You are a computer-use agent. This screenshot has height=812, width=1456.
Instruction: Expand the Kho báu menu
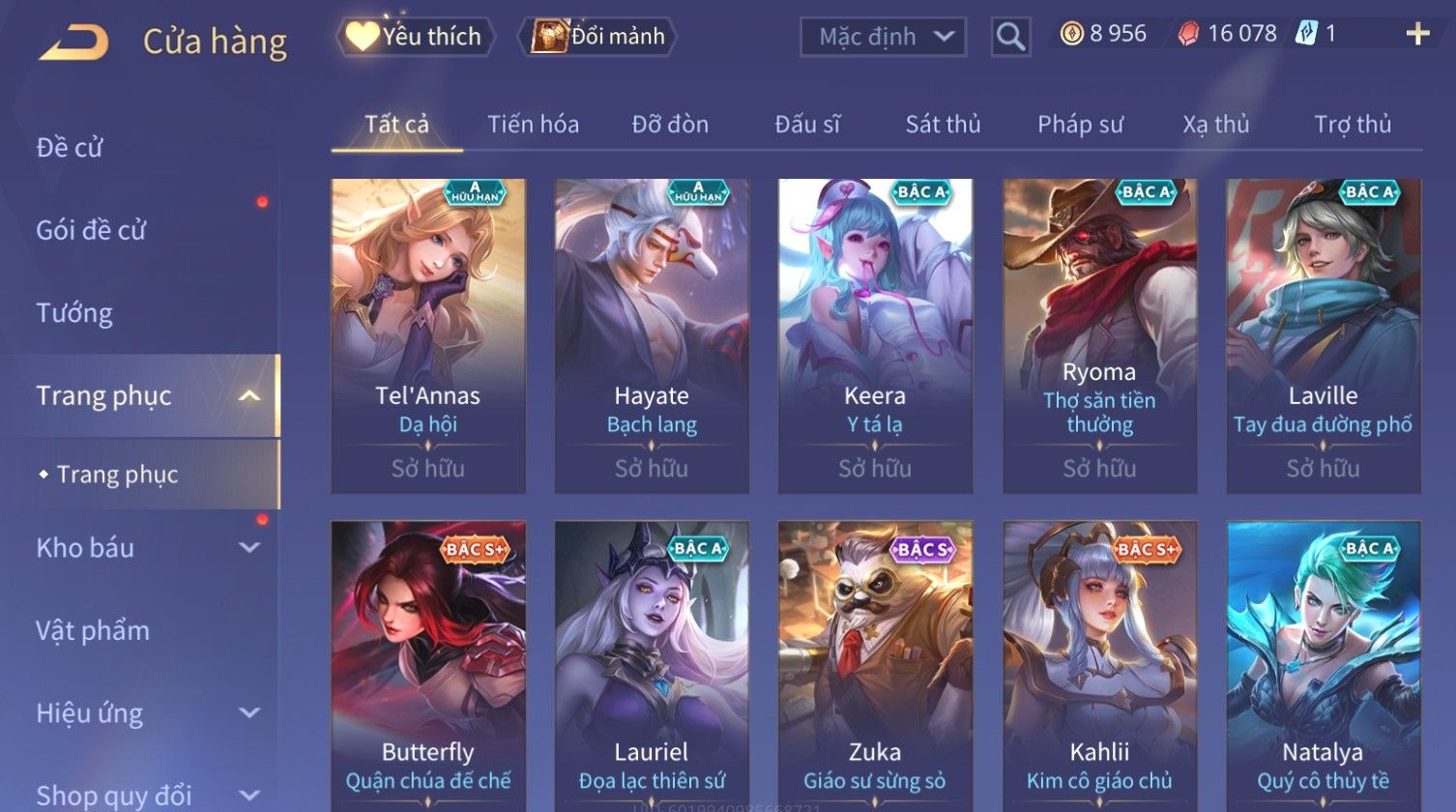coord(145,548)
